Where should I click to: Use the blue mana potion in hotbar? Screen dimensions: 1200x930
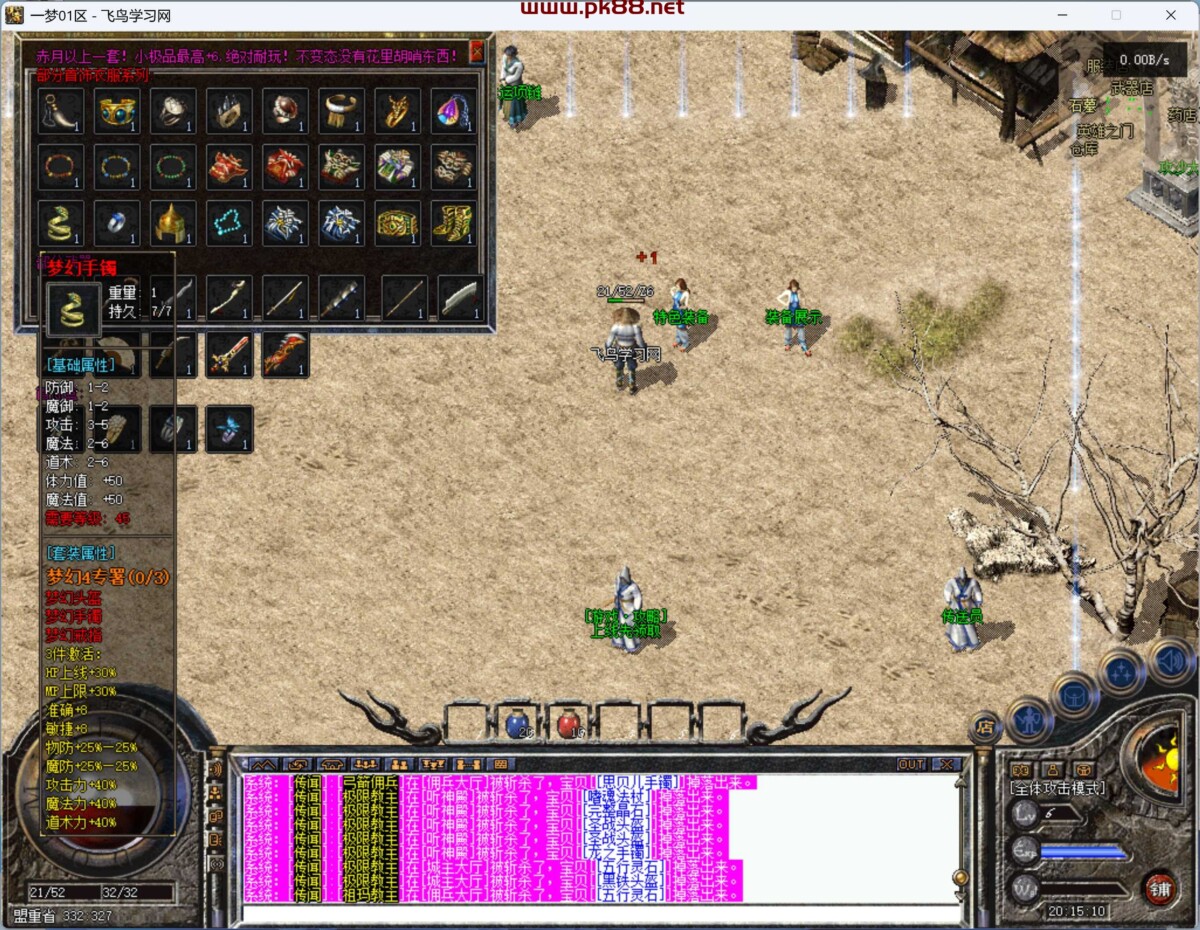click(x=517, y=723)
